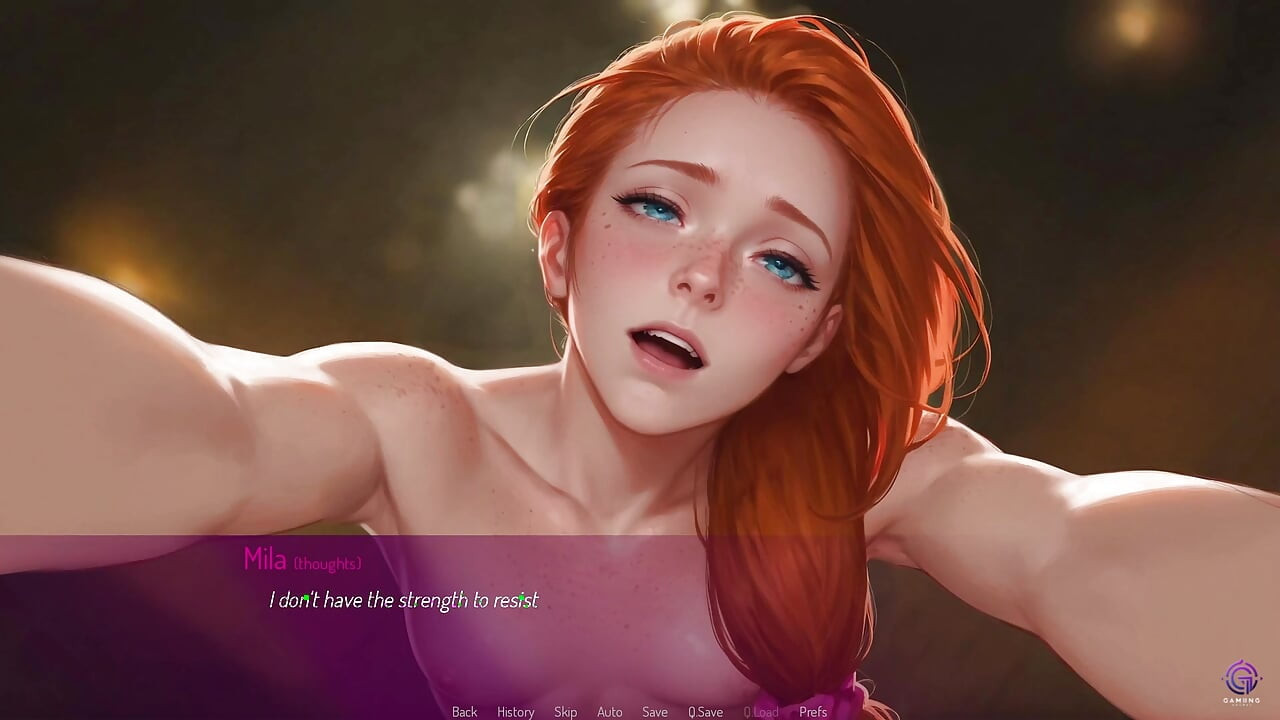1280x720 pixels.
Task: Perform a Quick Save with Q.Save
Action: pos(707,712)
